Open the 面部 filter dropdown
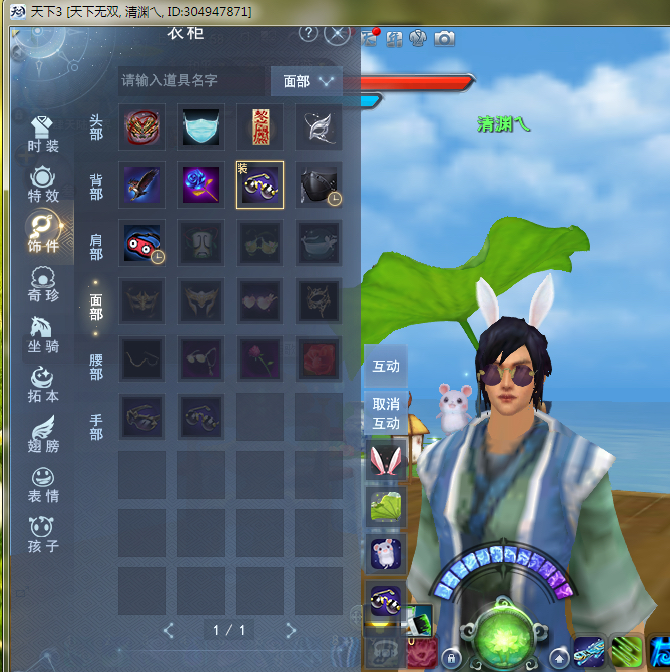This screenshot has width=670, height=672. (x=307, y=81)
